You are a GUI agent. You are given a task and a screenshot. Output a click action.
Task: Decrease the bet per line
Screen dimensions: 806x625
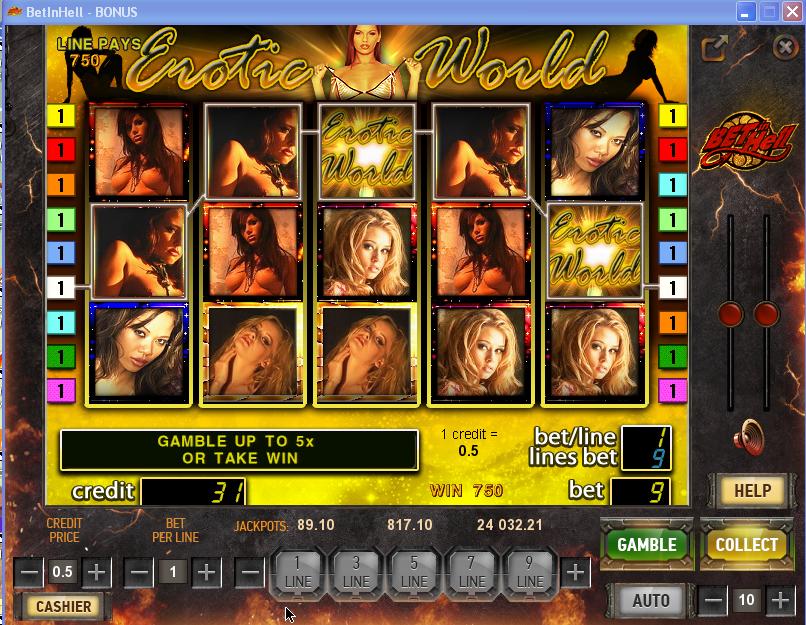[x=140, y=573]
